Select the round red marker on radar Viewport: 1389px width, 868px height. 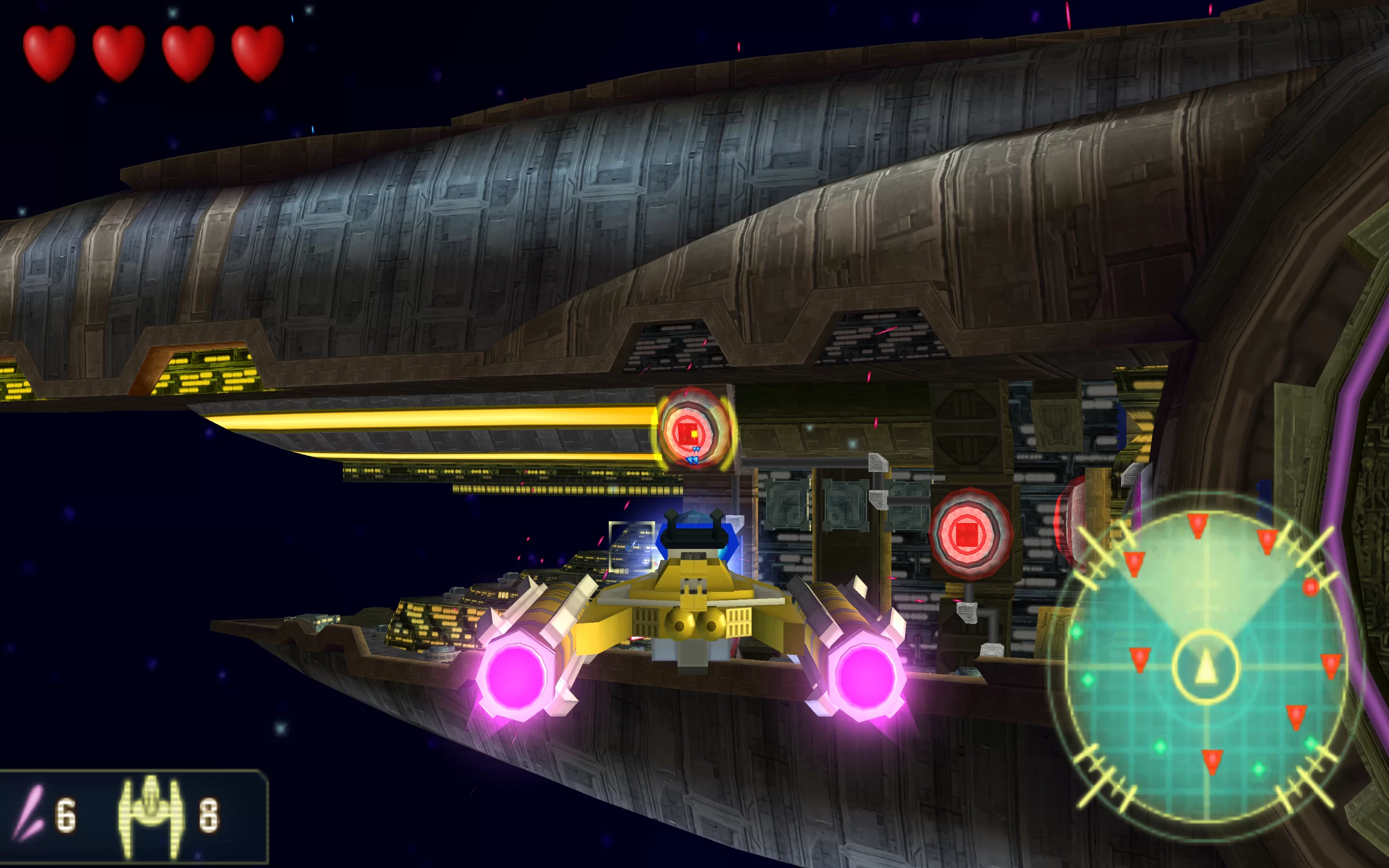tap(1310, 588)
